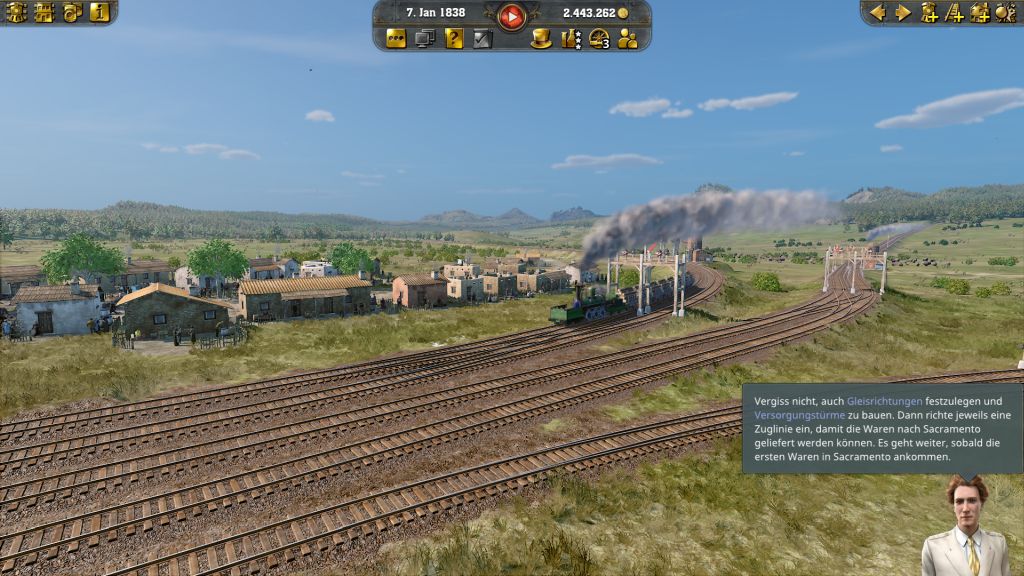
Task: Open the question mark help icon
Action: (x=454, y=39)
